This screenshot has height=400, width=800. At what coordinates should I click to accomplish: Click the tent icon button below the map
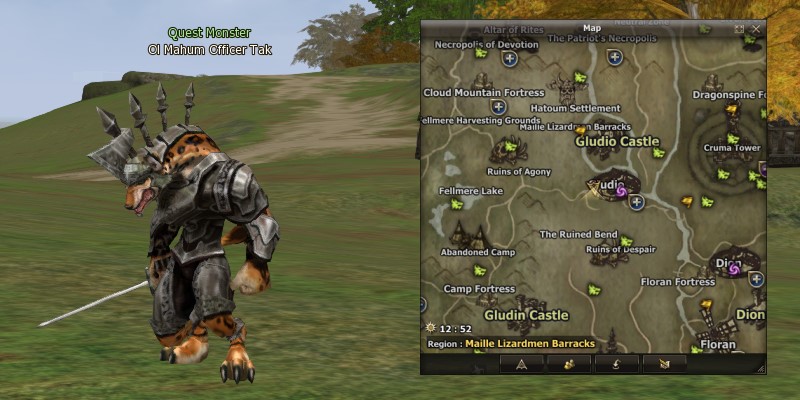point(523,363)
